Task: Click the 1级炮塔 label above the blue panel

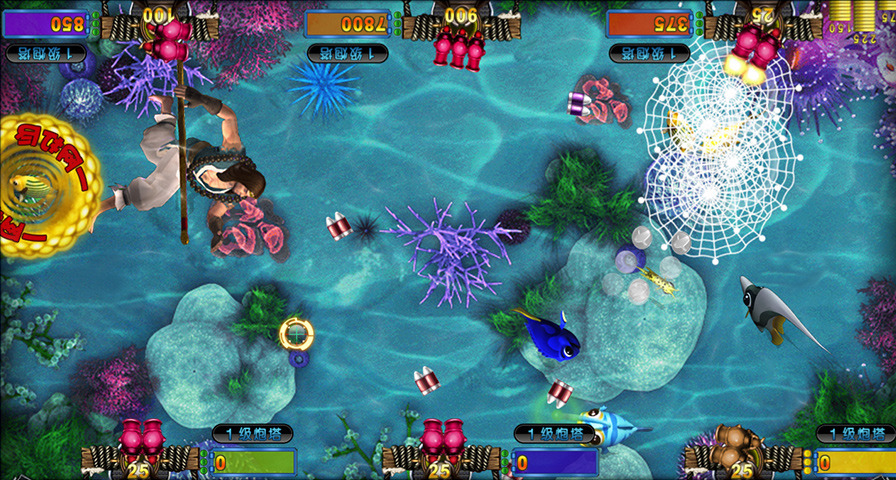Action: [x=554, y=433]
